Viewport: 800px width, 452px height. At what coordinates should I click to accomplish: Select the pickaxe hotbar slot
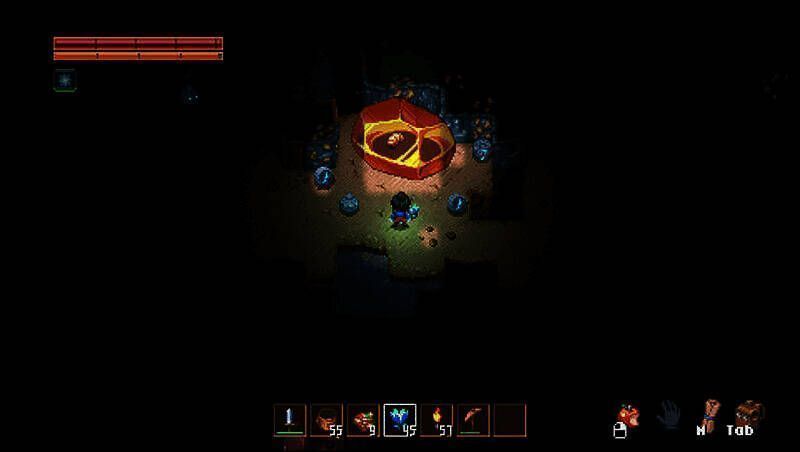pyautogui.click(x=473, y=420)
